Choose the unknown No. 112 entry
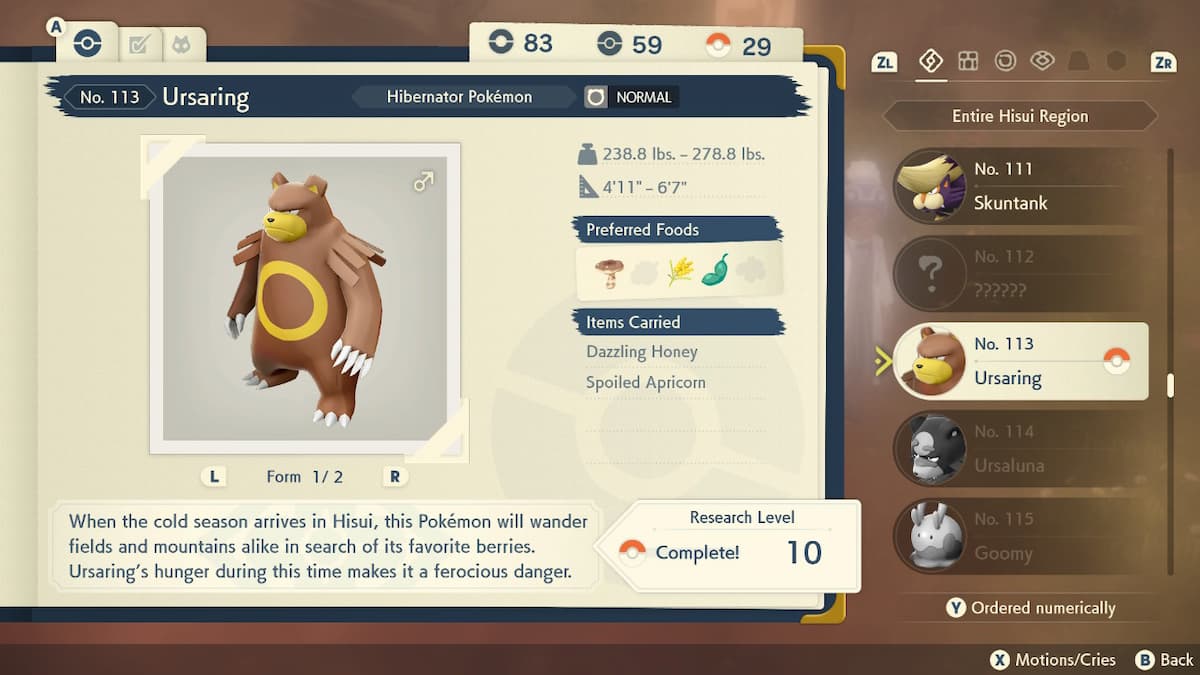Viewport: 1200px width, 675px height. tap(1020, 273)
